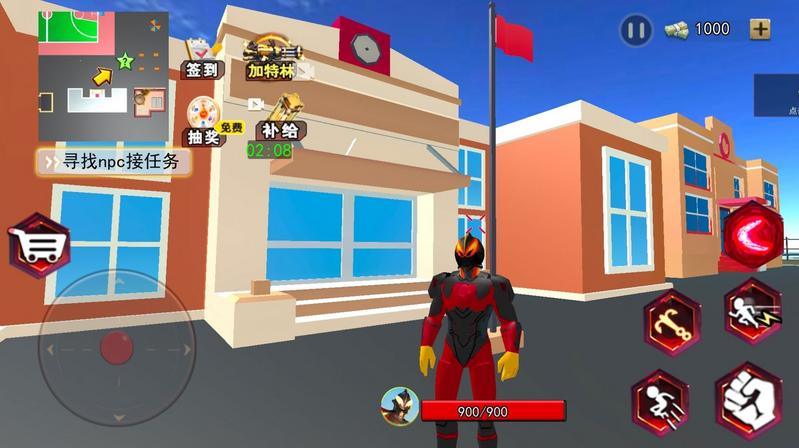Pause the game
Image resolution: width=799 pixels, height=448 pixels.
pyautogui.click(x=635, y=29)
